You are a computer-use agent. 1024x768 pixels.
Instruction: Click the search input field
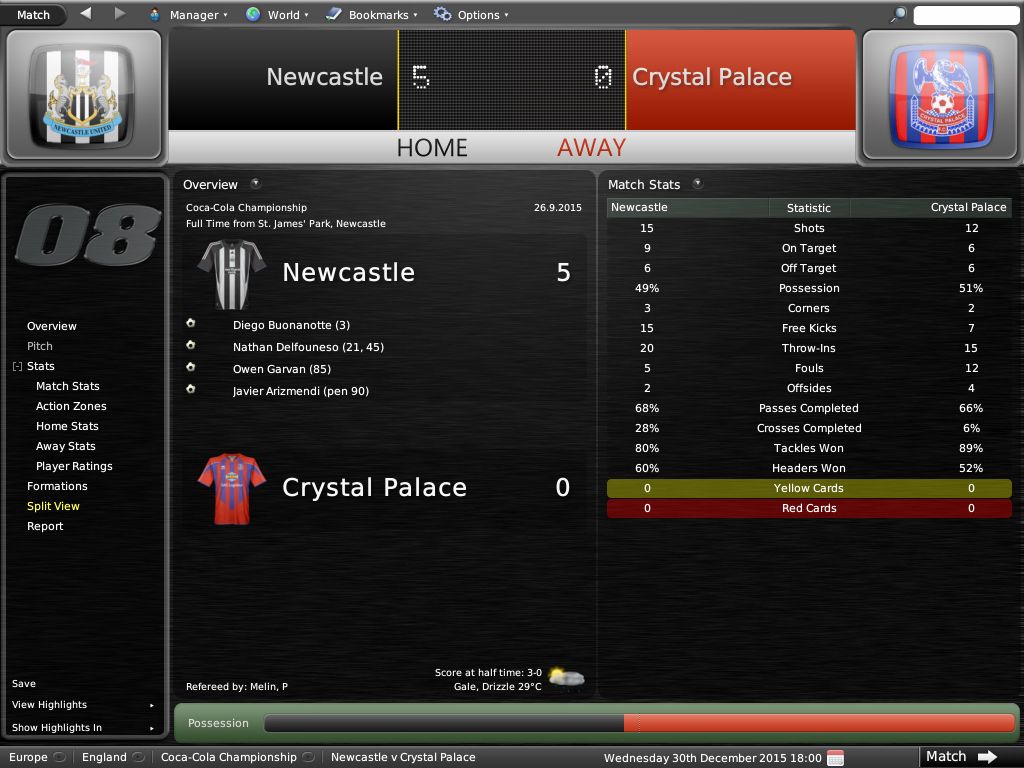(x=965, y=15)
